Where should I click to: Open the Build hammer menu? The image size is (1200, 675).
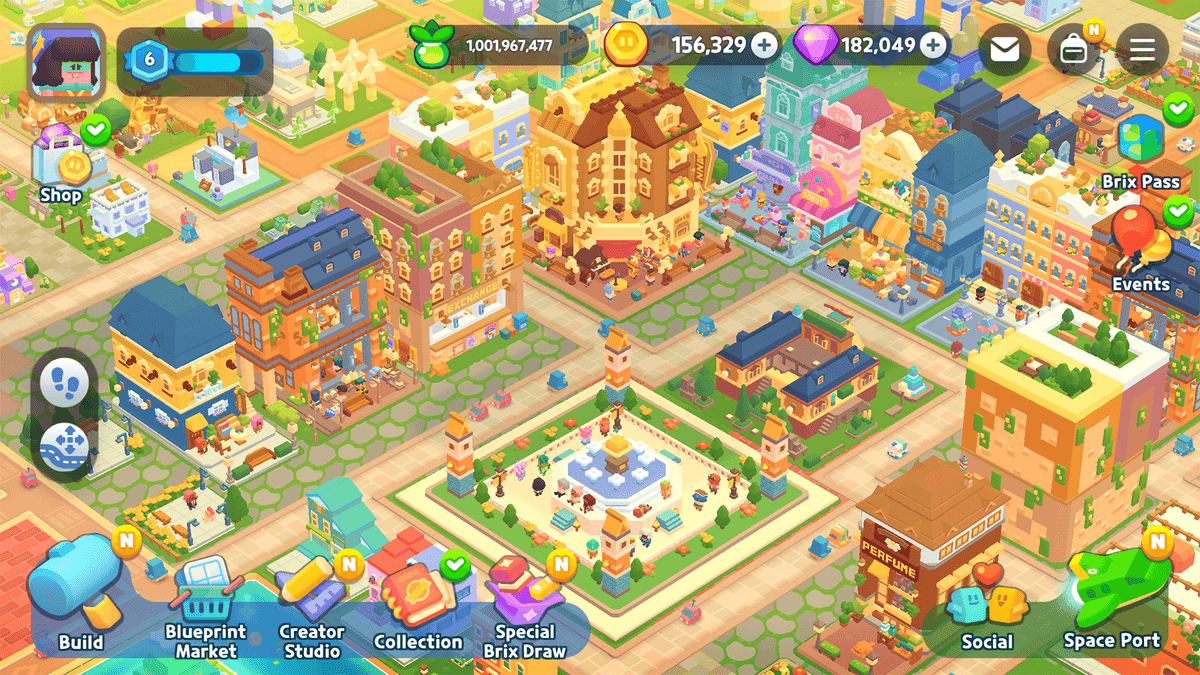point(79,593)
